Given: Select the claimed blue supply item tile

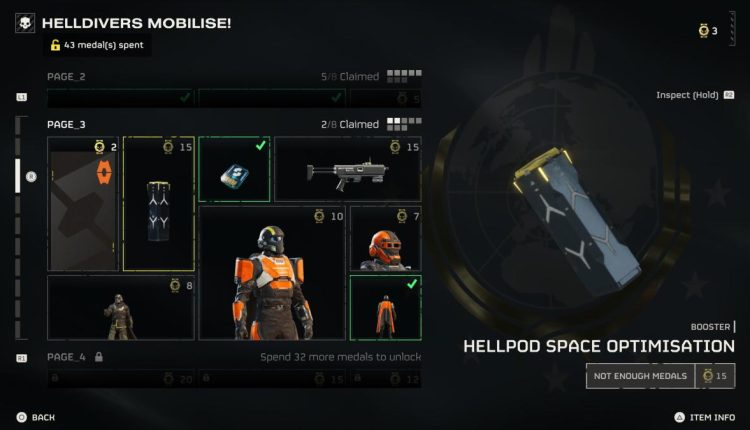Looking at the screenshot, I should pos(234,168).
